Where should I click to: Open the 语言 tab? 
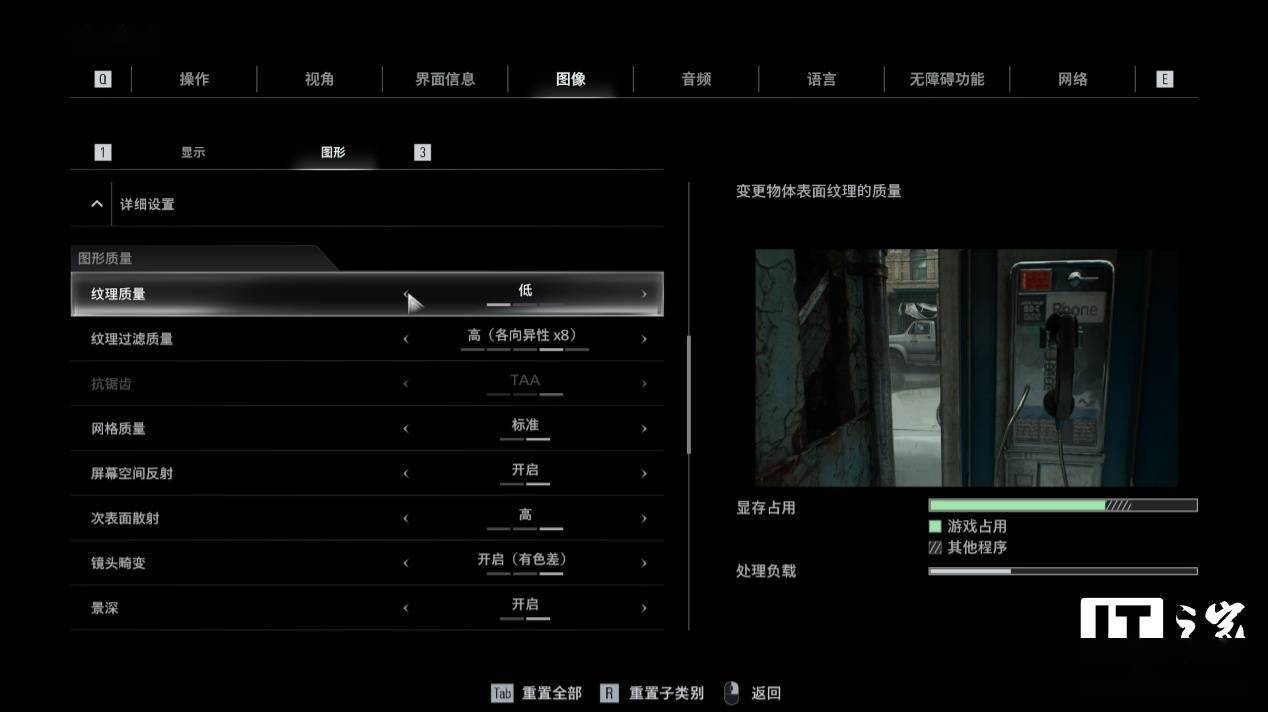coord(821,79)
